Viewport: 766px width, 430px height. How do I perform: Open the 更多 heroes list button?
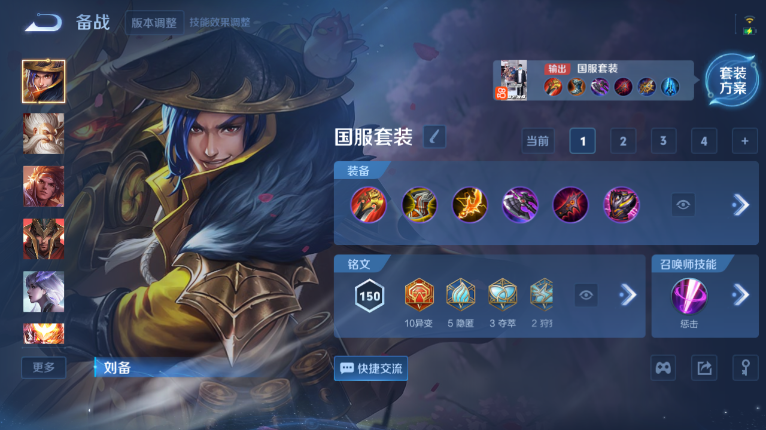click(x=43, y=367)
